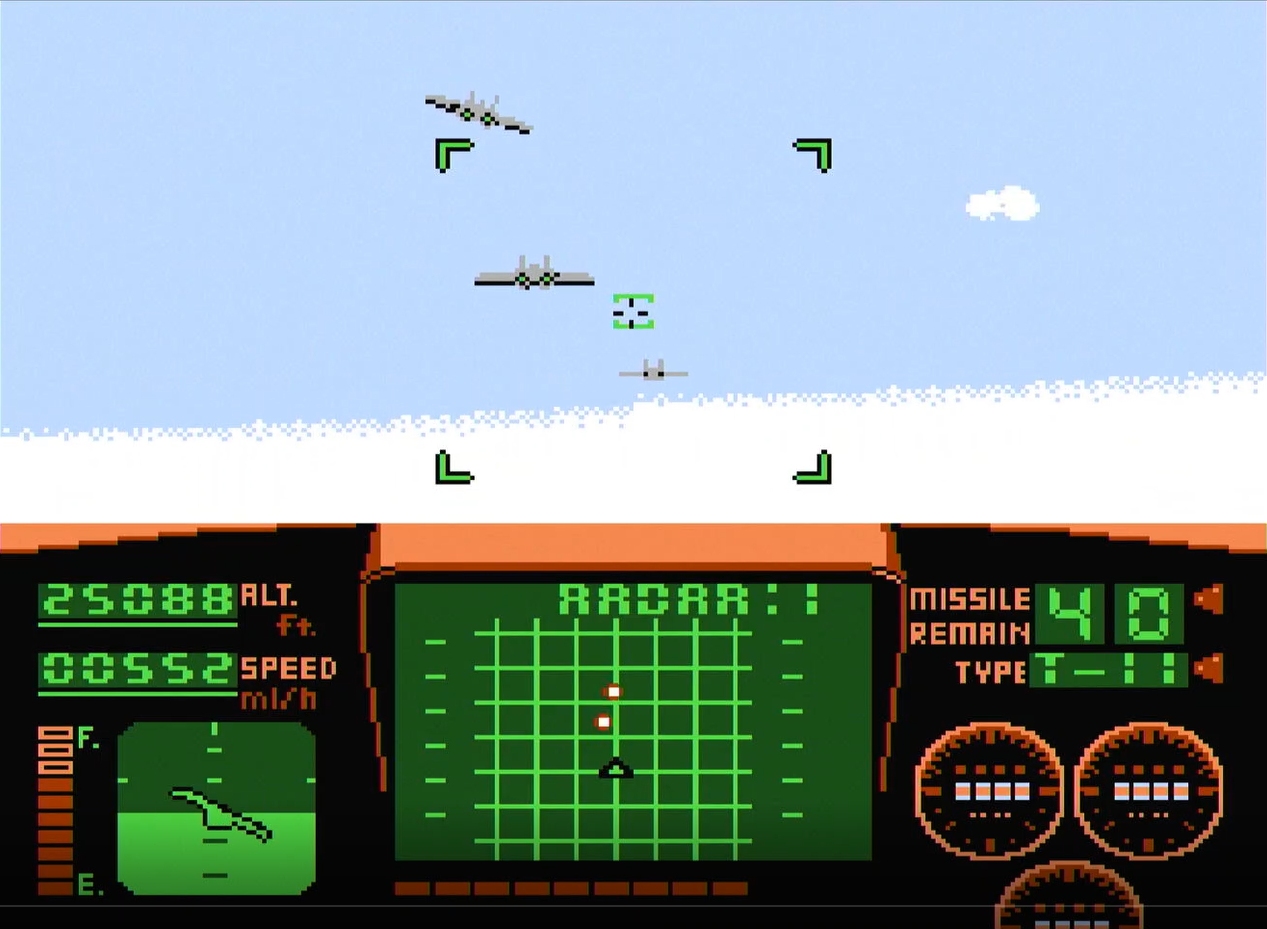This screenshot has width=1267, height=929.
Task: Choose the T-11 missile type selector
Action: [x=1108, y=670]
